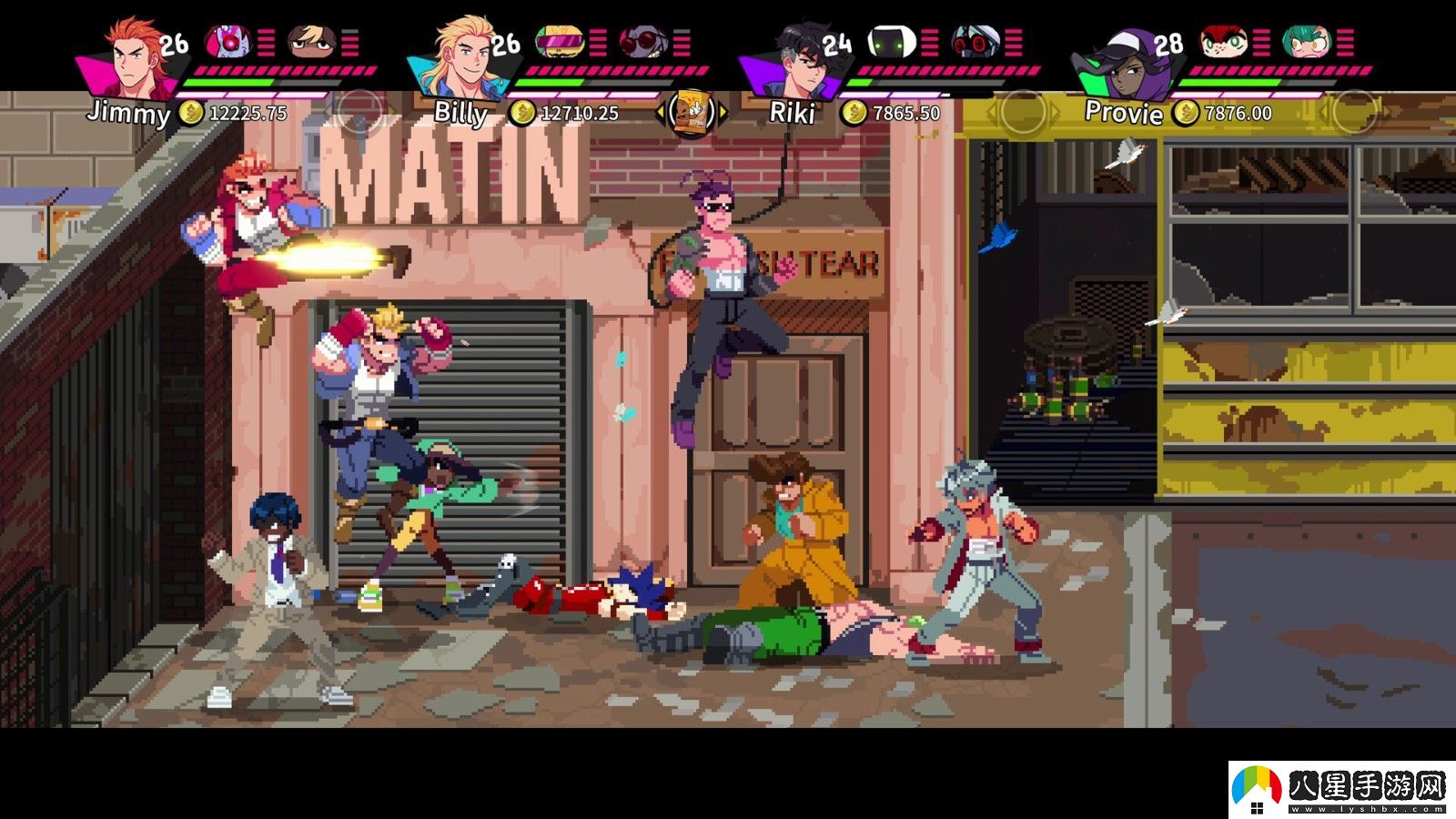Image resolution: width=1456 pixels, height=819 pixels.
Task: Choose Riki's red-goggled gas mask recruit
Action: tap(976, 41)
